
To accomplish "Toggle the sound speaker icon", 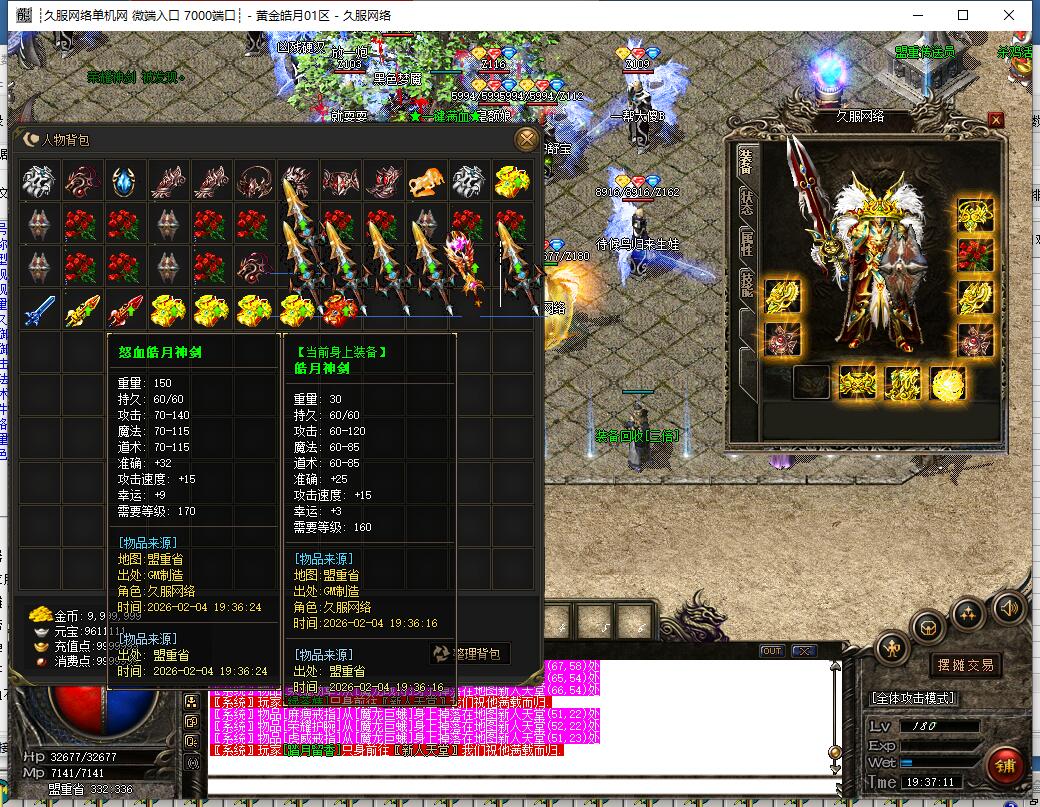I will pyautogui.click(x=1009, y=607).
